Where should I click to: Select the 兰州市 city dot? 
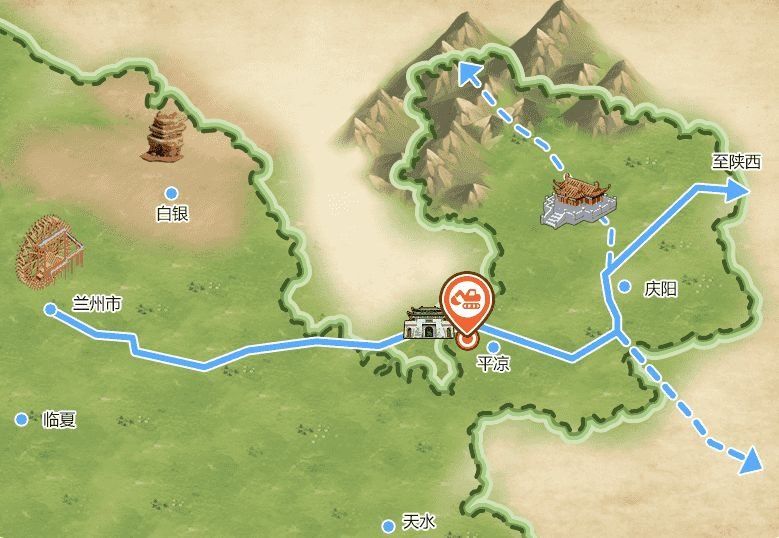[x=51, y=309]
